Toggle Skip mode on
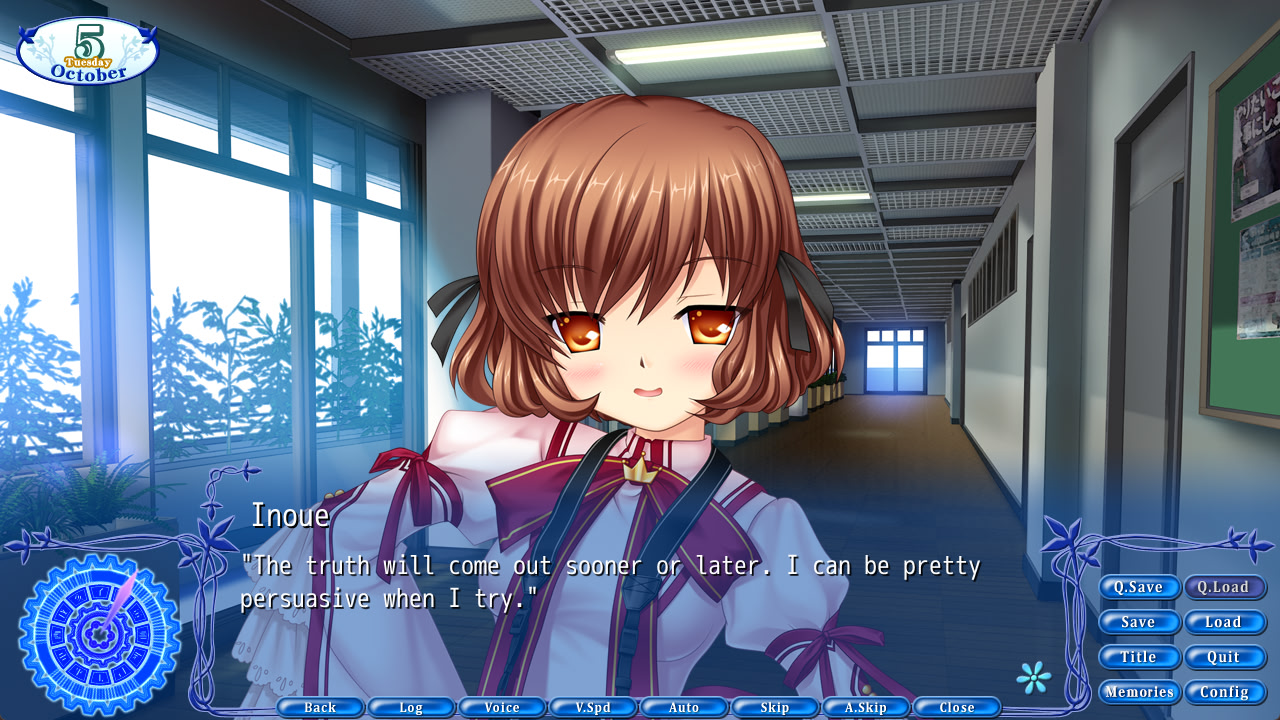1280x720 pixels. coord(775,707)
